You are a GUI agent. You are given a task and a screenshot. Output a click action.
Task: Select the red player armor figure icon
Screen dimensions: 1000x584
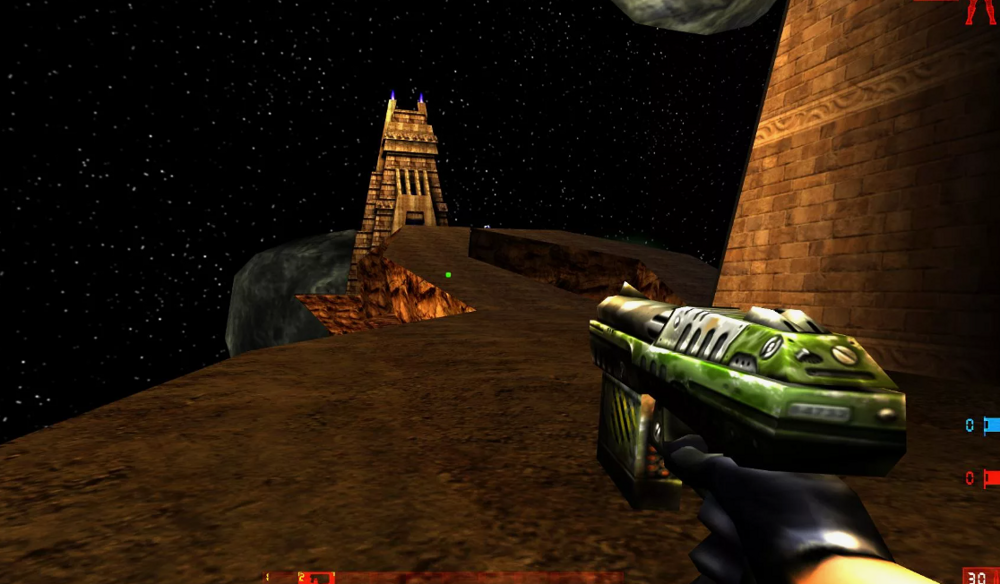tap(978, 11)
